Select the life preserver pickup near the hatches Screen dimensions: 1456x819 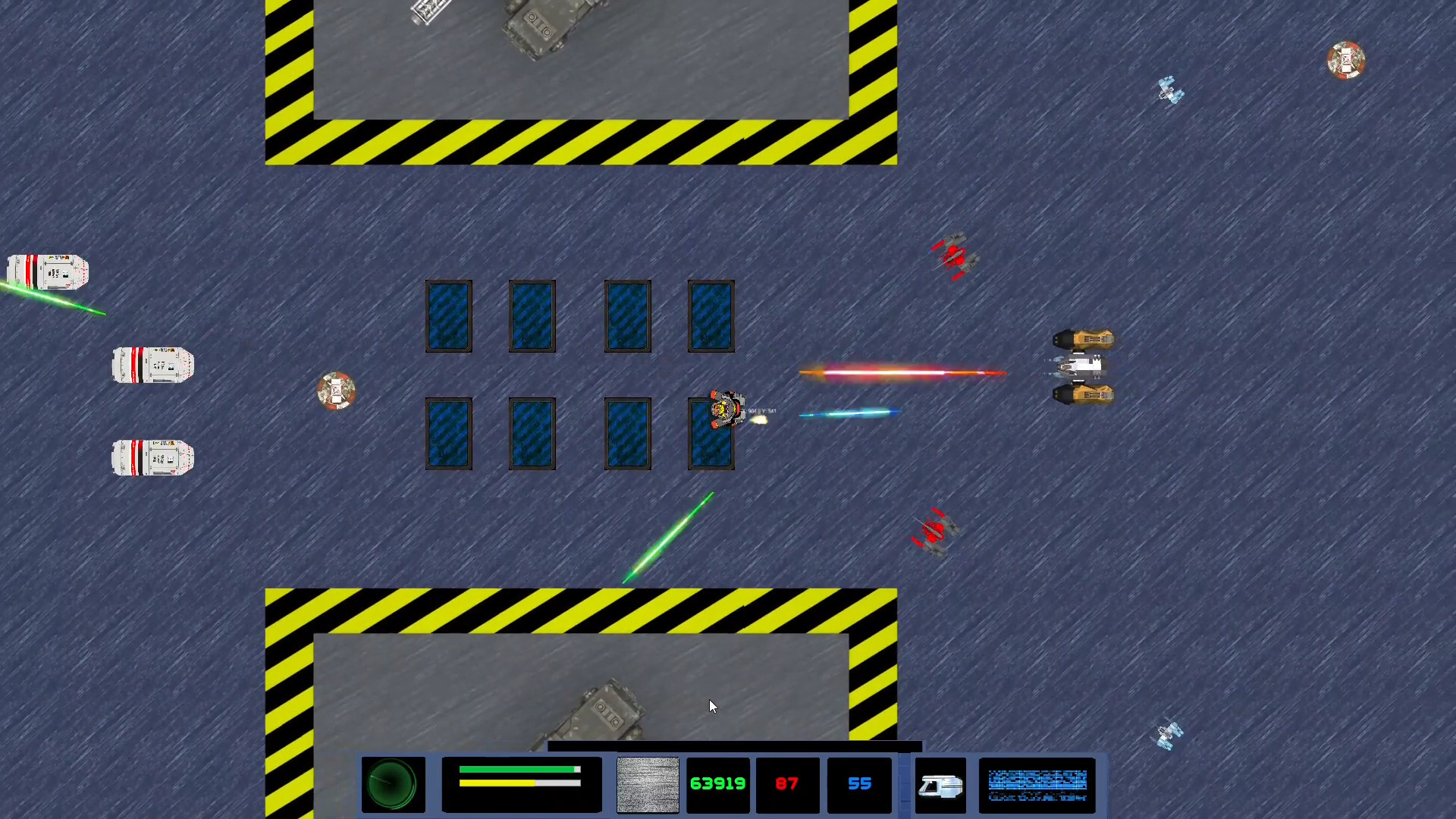coord(336,391)
